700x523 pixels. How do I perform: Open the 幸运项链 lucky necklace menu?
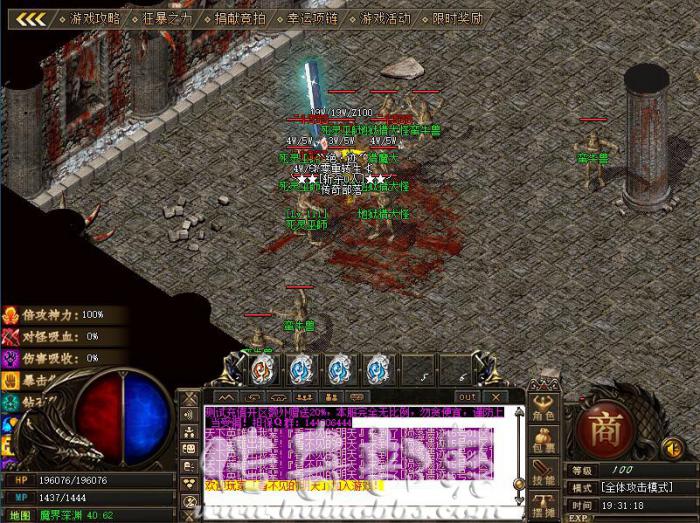pyautogui.click(x=314, y=19)
